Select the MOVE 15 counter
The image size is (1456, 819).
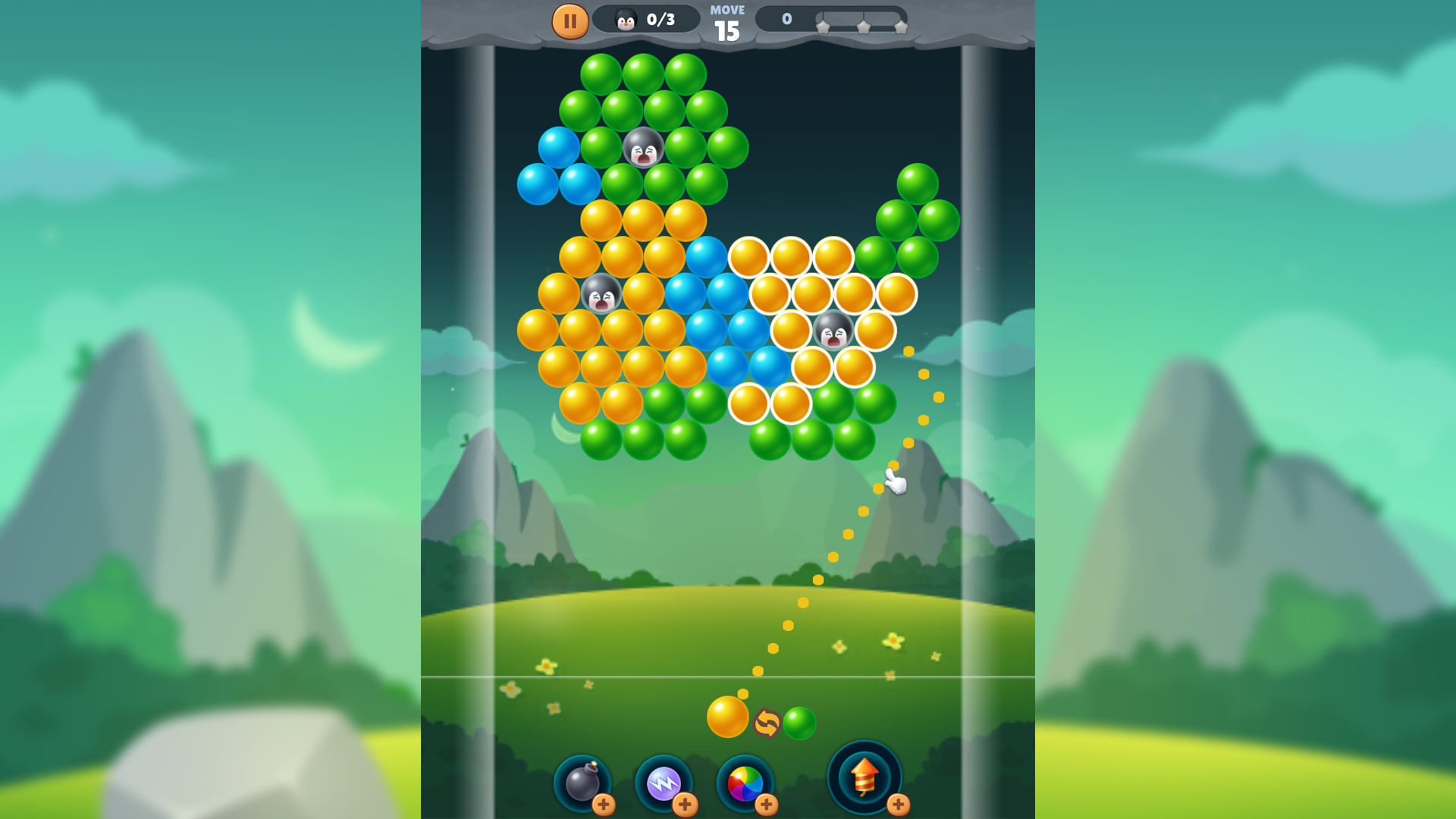click(x=727, y=20)
